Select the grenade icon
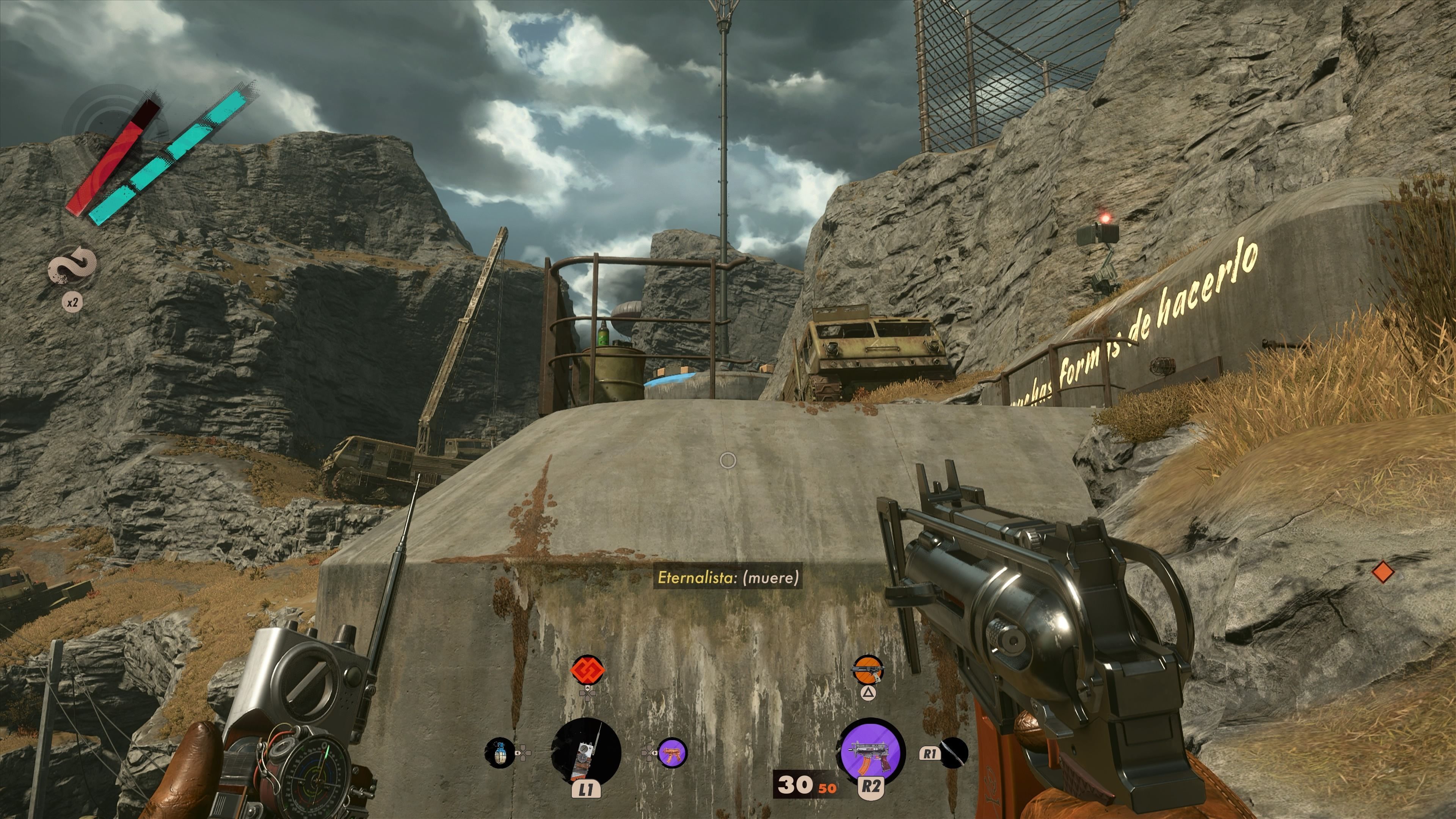The height and width of the screenshot is (819, 1456). (x=500, y=753)
